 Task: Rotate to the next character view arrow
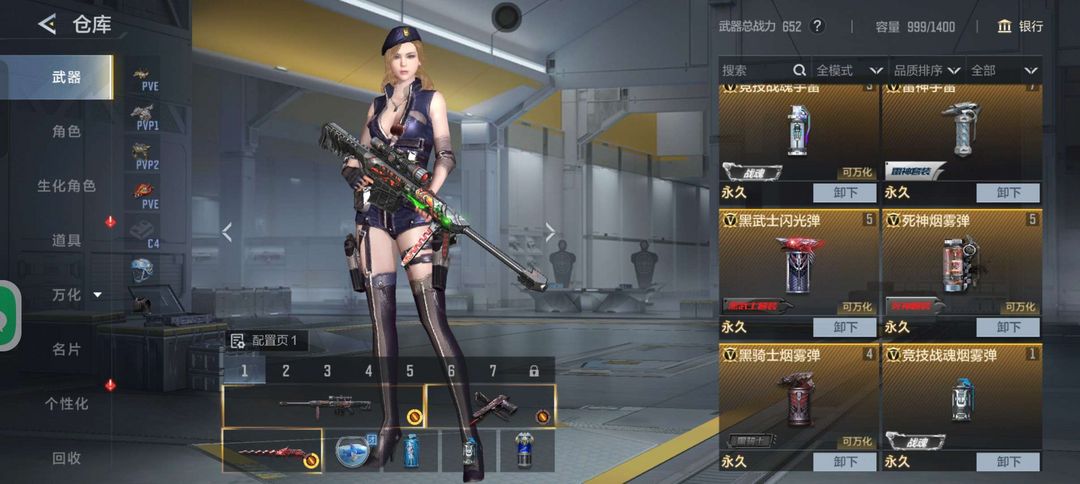550,232
